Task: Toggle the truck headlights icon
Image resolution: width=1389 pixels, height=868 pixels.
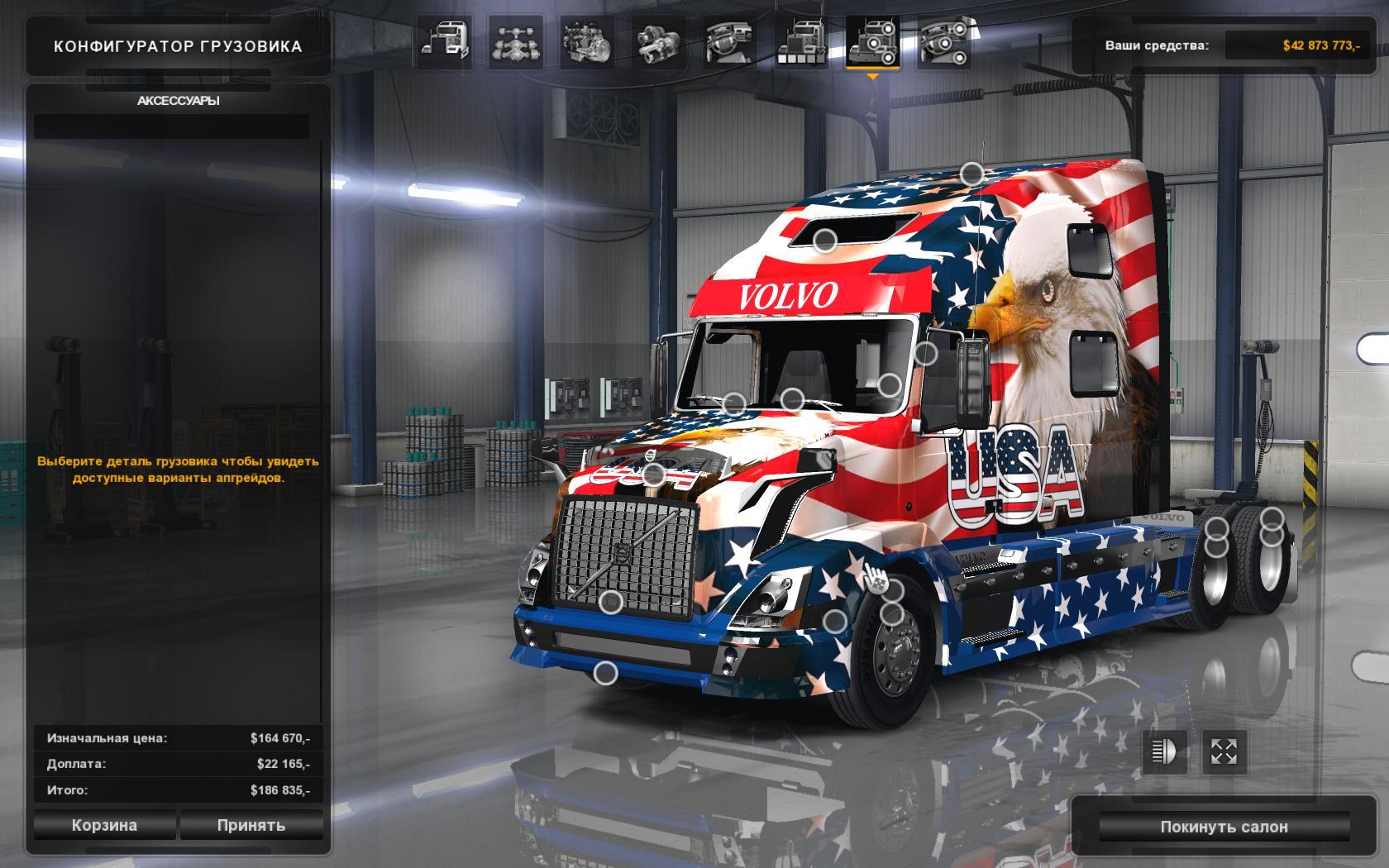Action: (1164, 751)
